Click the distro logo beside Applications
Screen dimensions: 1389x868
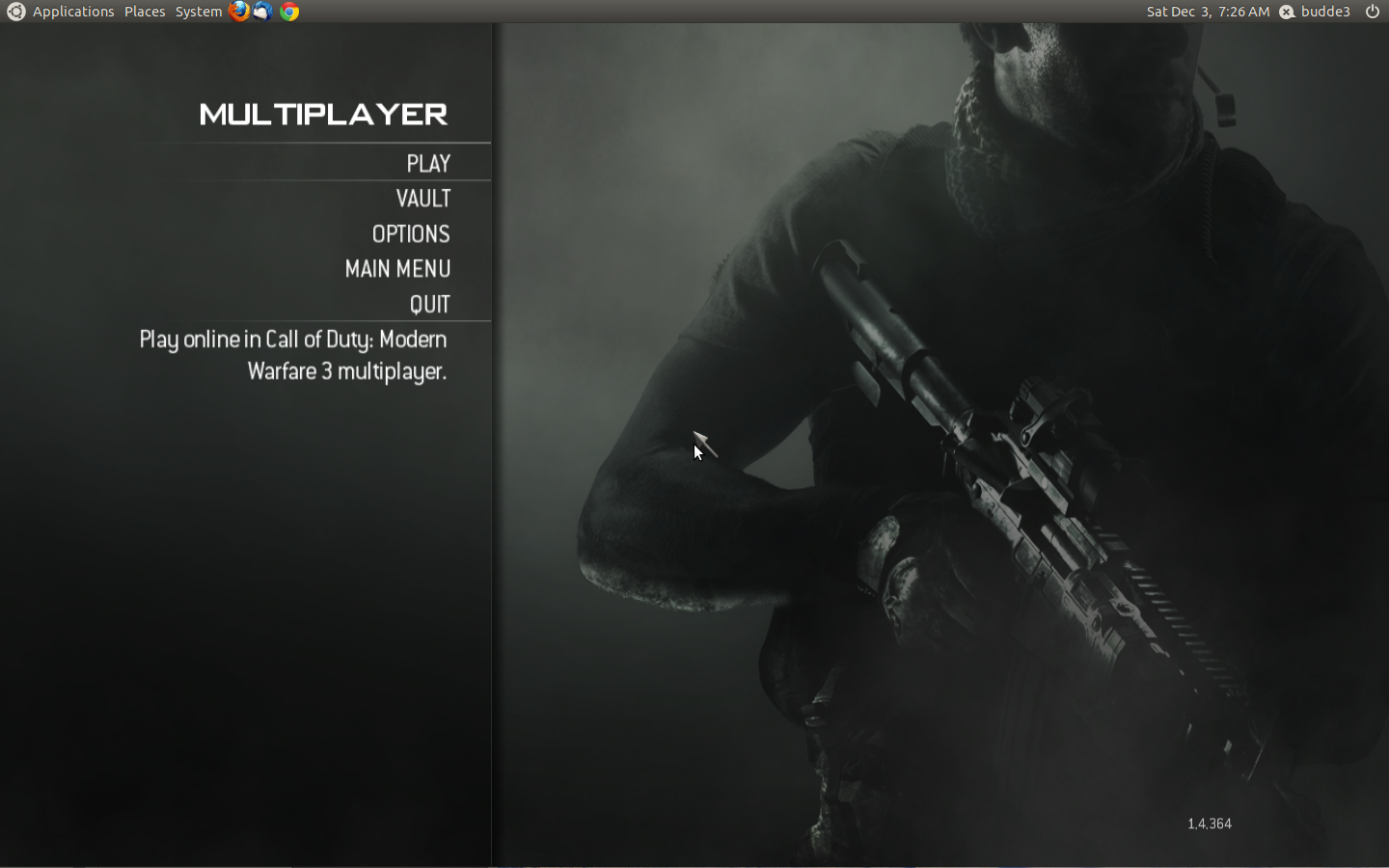(x=14, y=11)
